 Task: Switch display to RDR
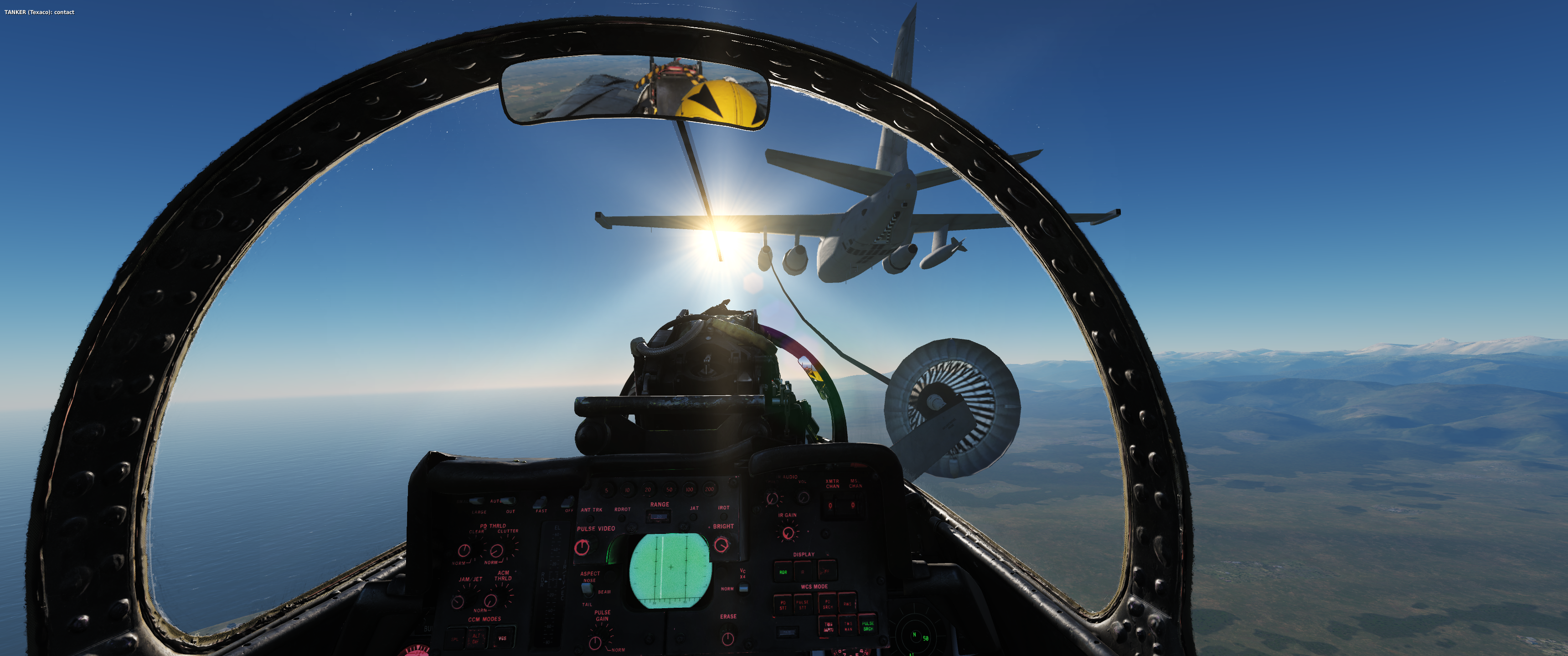pyautogui.click(x=783, y=572)
